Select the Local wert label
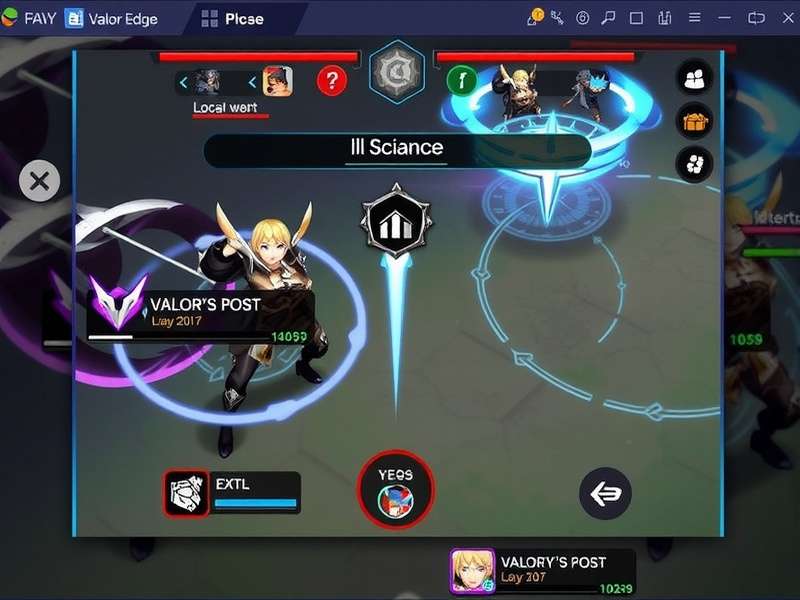 pos(225,108)
